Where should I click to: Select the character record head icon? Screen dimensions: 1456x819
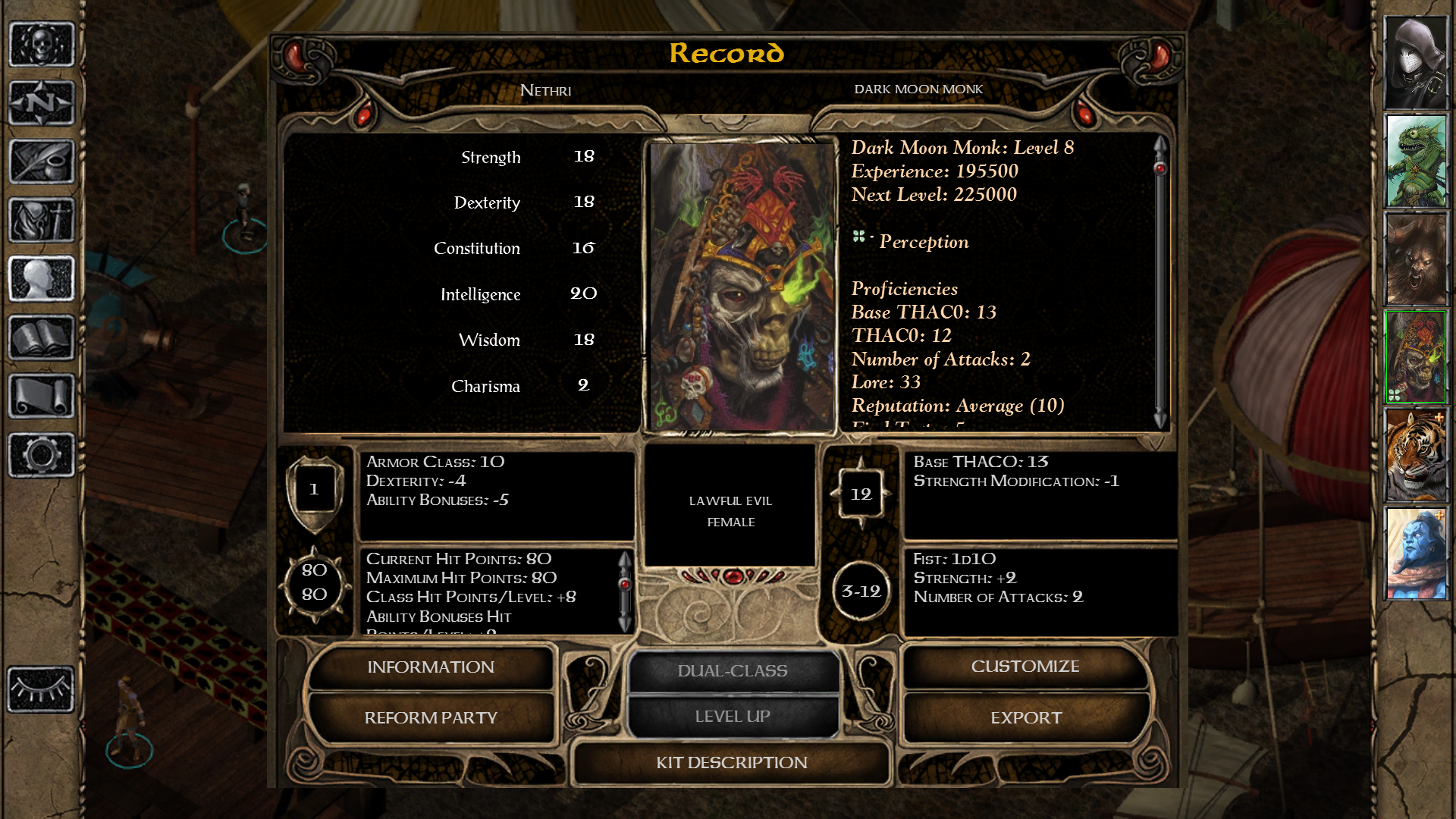click(x=42, y=278)
